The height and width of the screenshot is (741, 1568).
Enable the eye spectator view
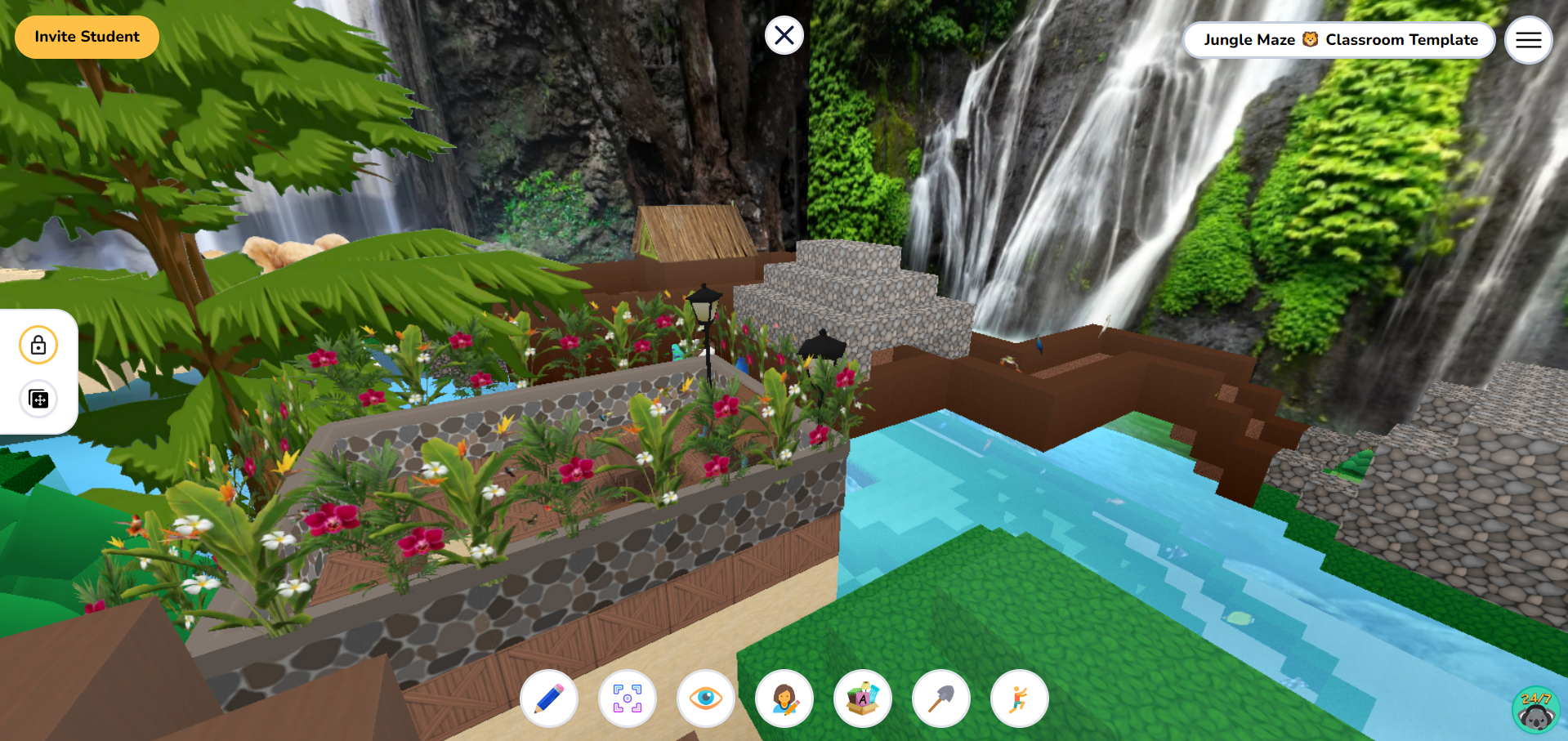706,699
